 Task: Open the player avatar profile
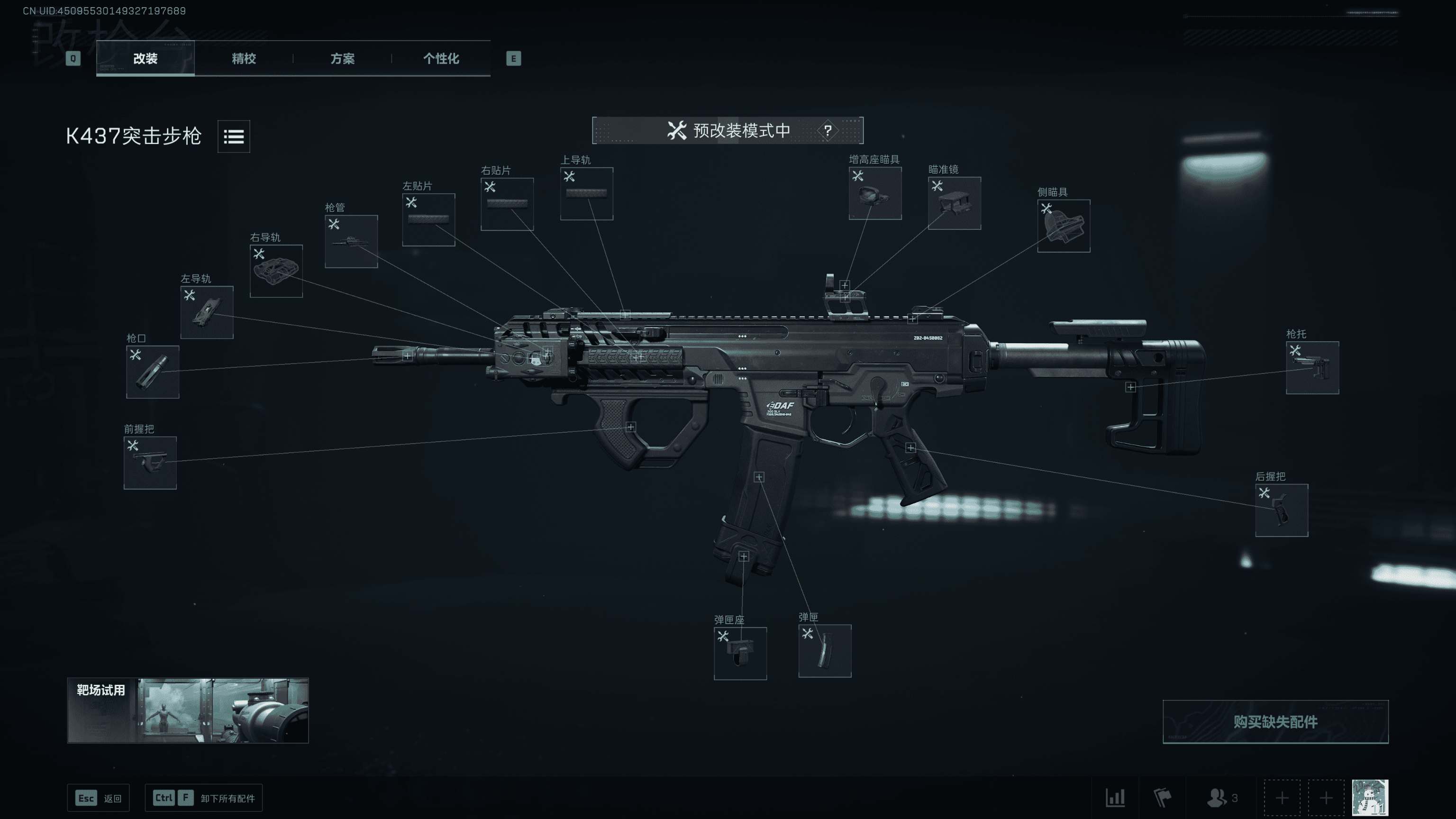[x=1369, y=798]
